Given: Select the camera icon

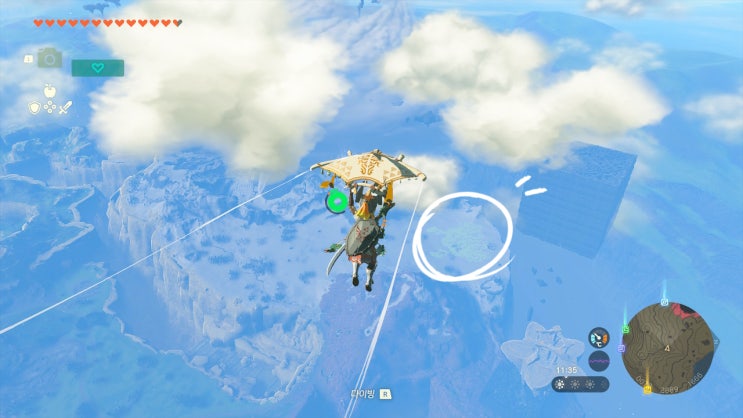Looking at the screenshot, I should pyautogui.click(x=48, y=59).
